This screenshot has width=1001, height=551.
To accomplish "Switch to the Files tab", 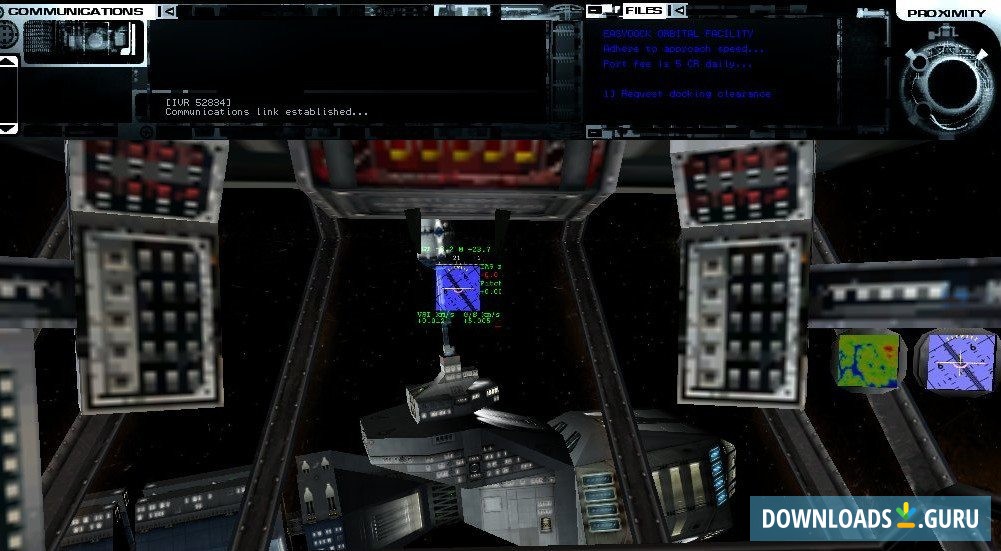I will click(x=644, y=11).
